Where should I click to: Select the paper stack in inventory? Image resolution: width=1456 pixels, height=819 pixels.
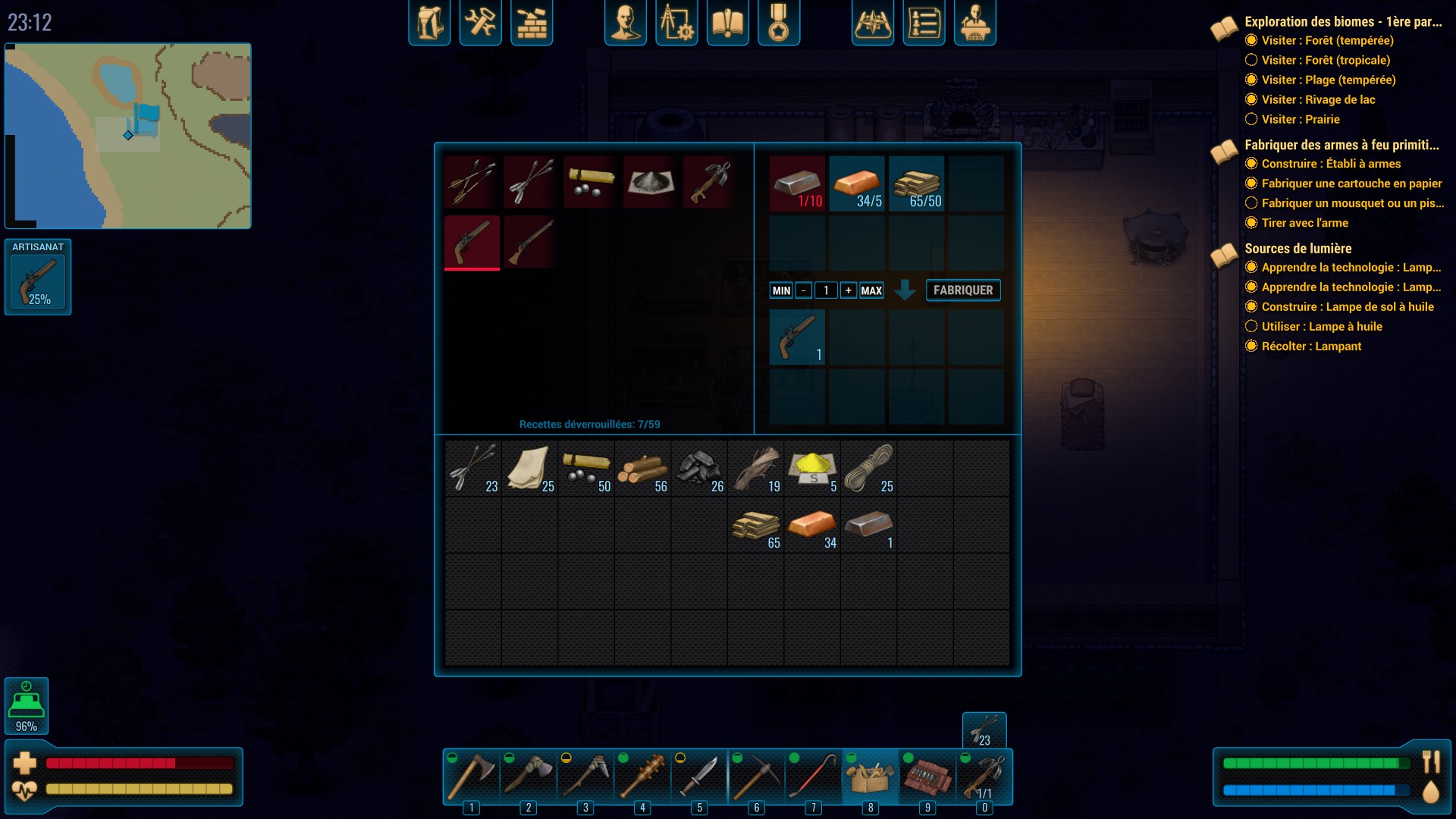tap(529, 469)
